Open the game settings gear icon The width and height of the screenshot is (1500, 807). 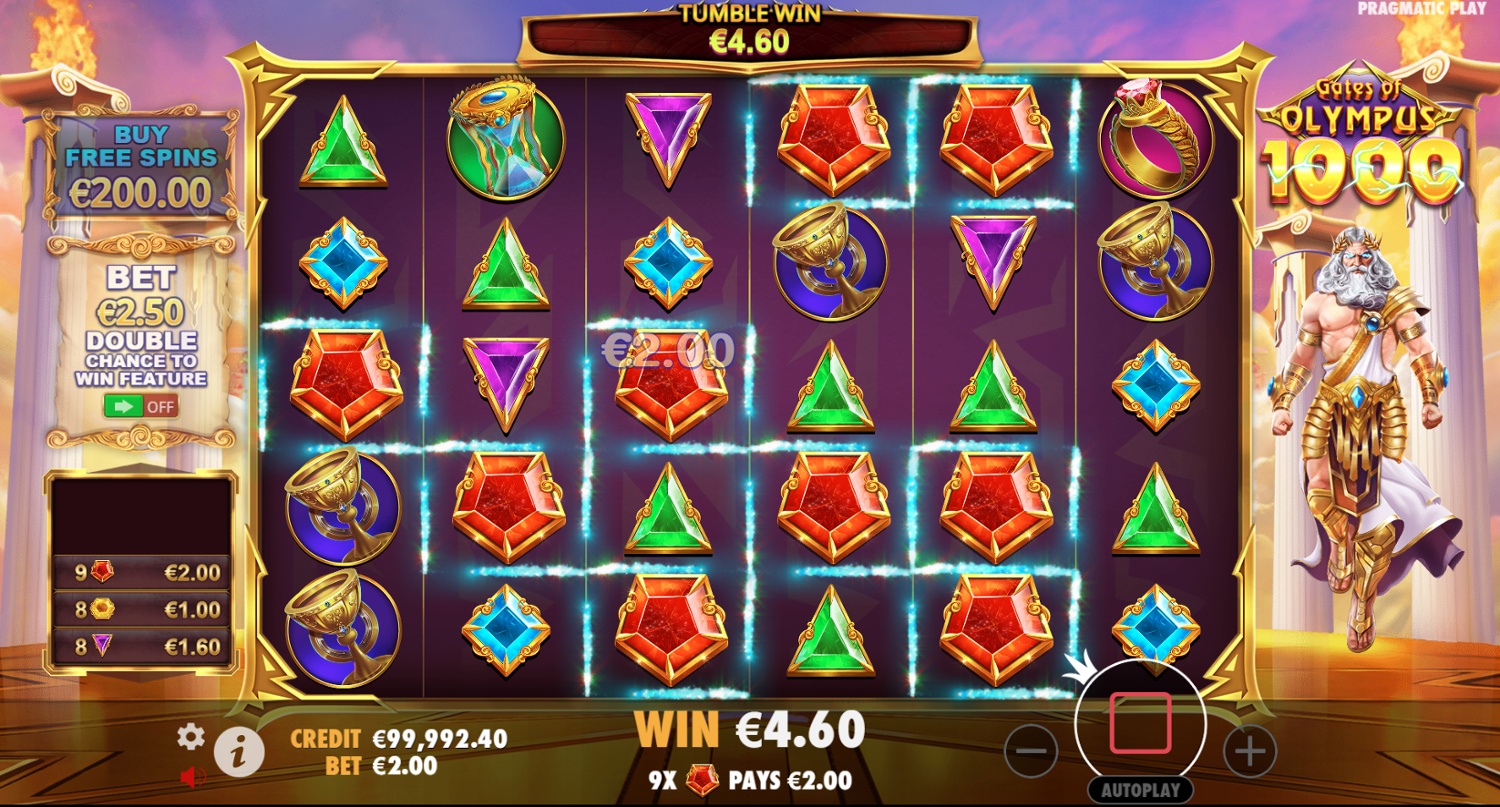coord(190,737)
